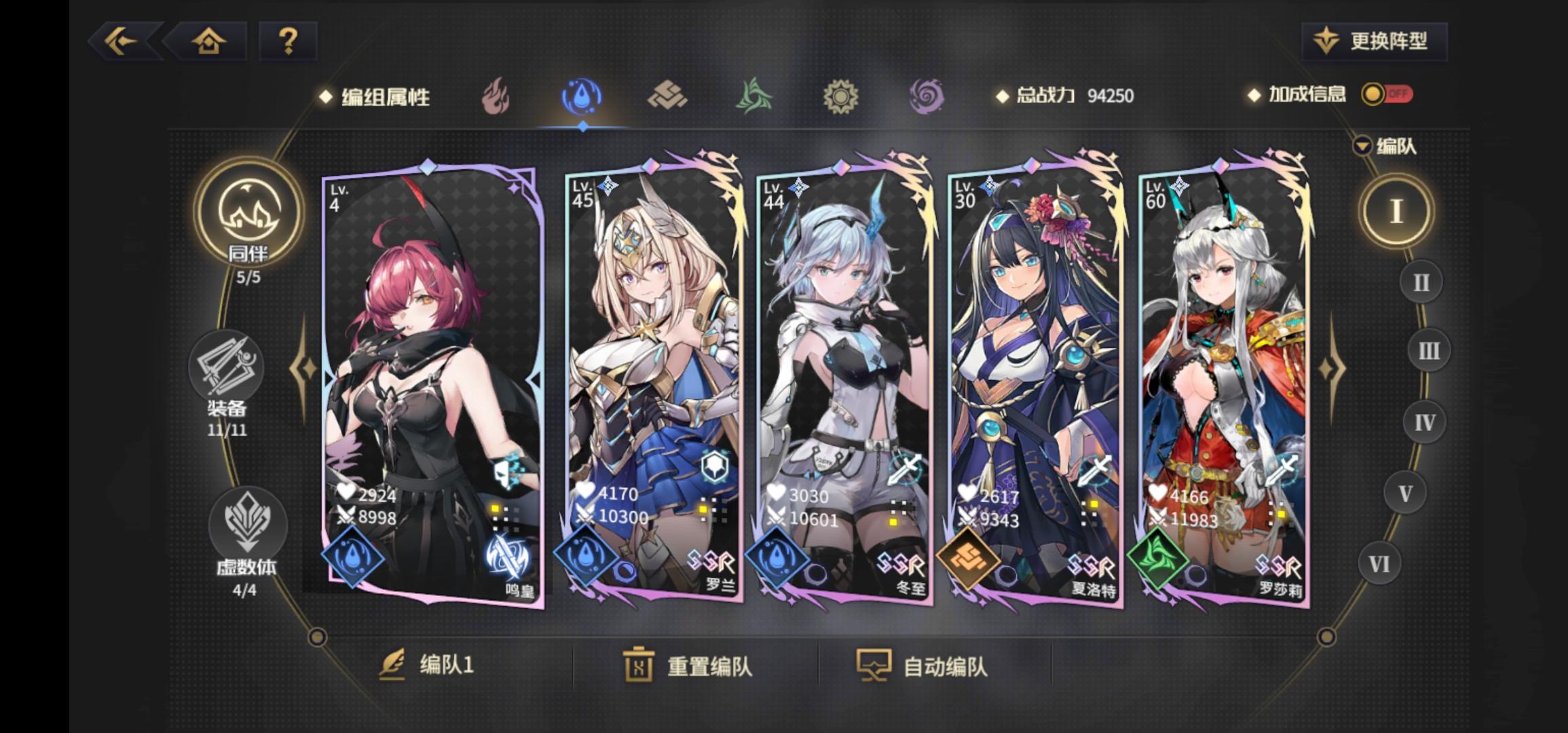Toggle the 加成信息 OFF switch
Viewport: 1568px width, 733px height.
(1387, 96)
